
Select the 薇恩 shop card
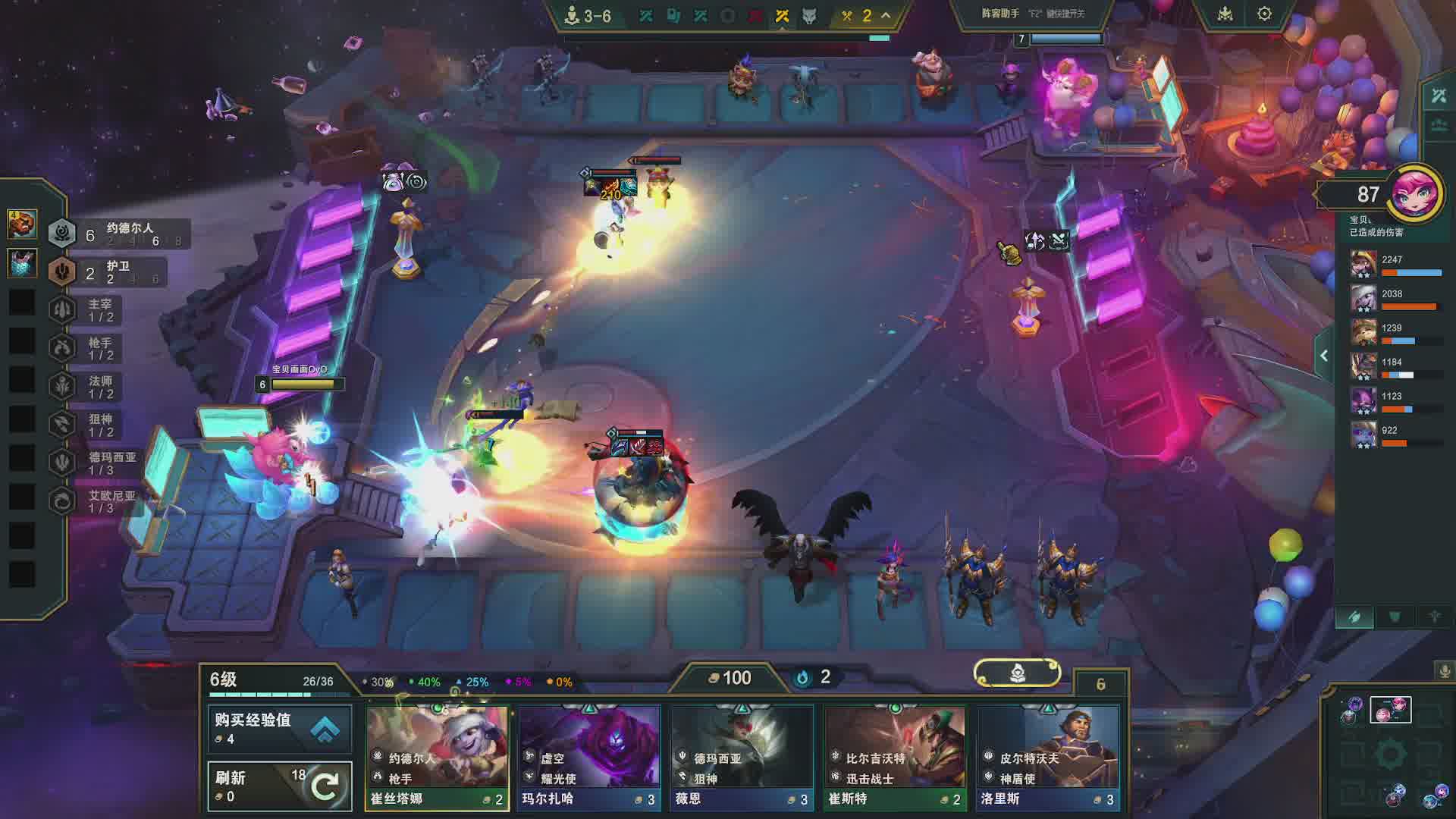click(741, 757)
